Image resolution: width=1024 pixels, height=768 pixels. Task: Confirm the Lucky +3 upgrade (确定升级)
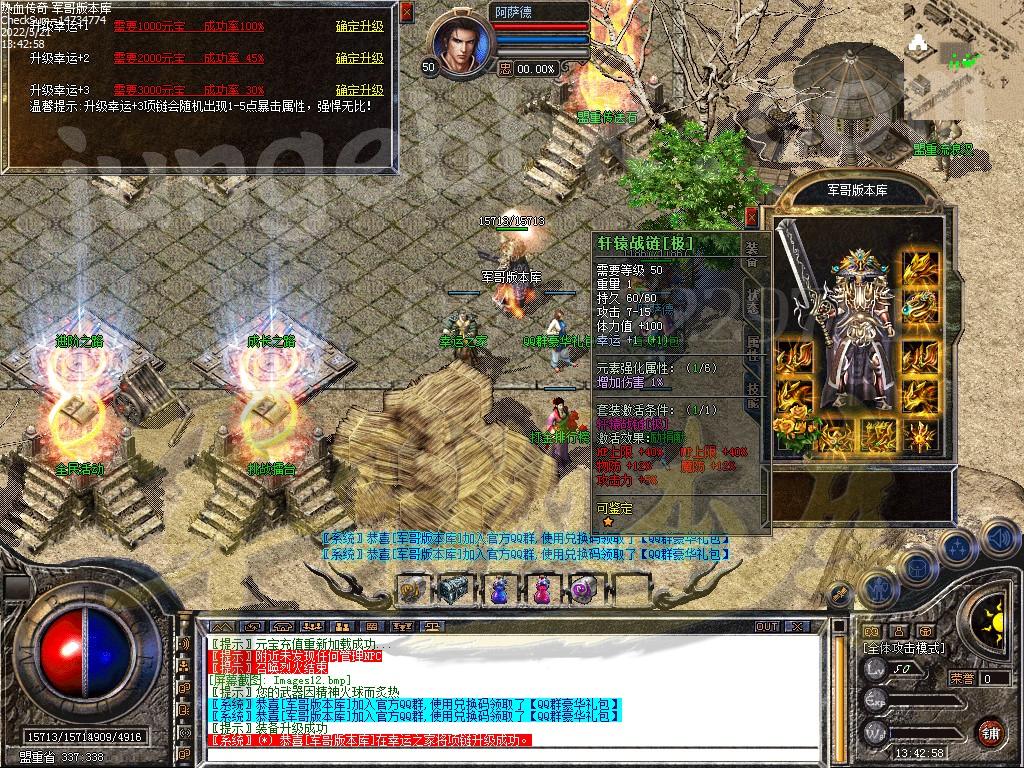[359, 90]
